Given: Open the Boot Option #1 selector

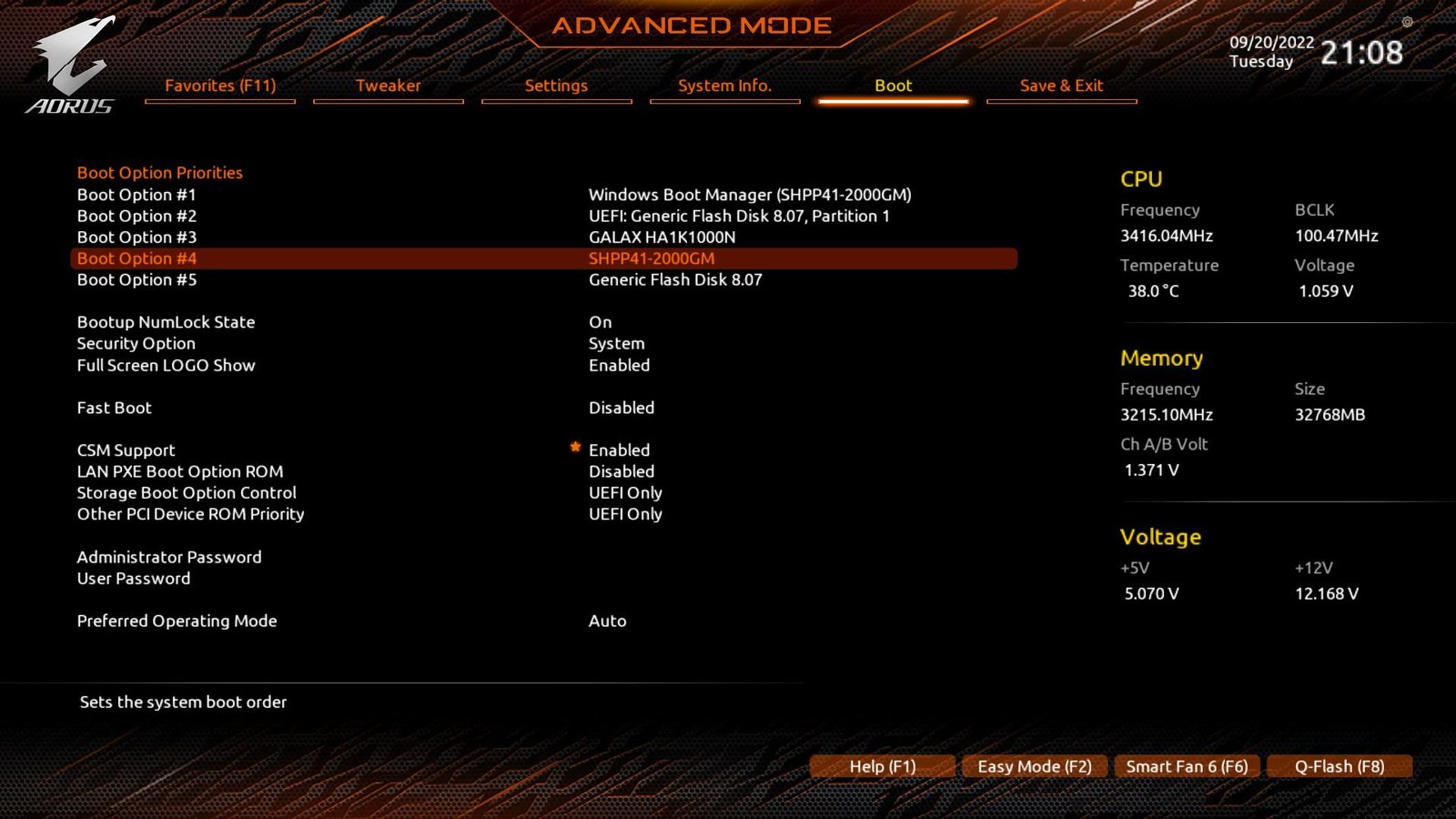Looking at the screenshot, I should coord(749,194).
